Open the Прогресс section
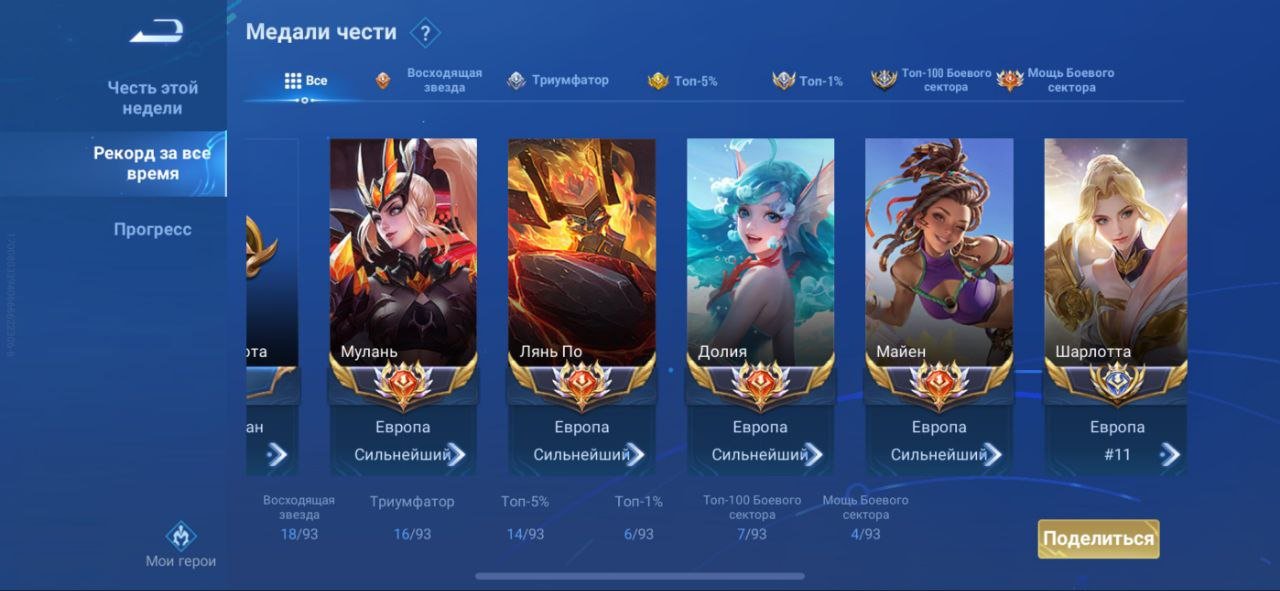Screen dimensions: 1280x591 pyautogui.click(x=152, y=229)
